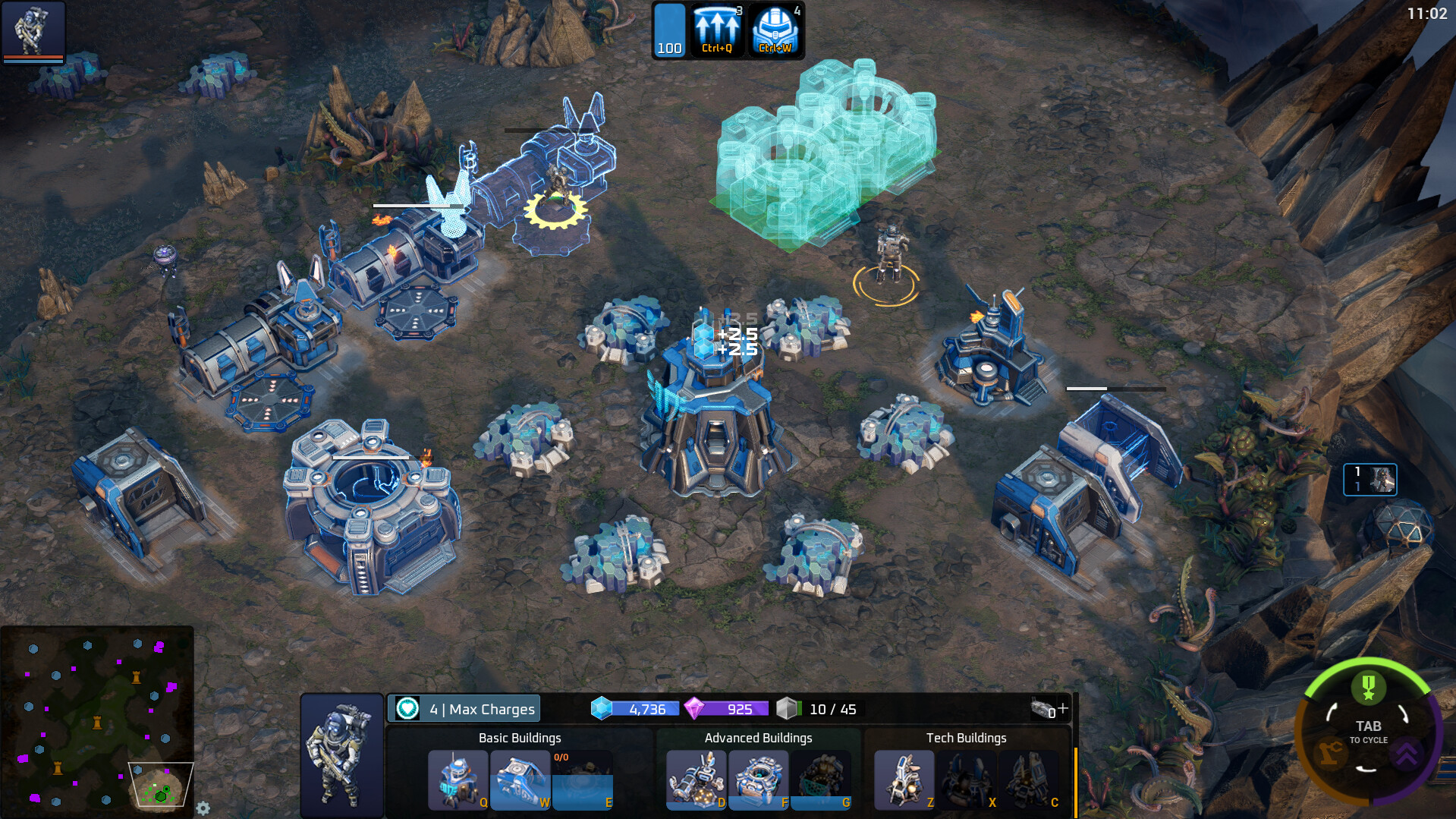Toggle the purple upgrade chevrons on the cycle wheel
Viewport: 1456px width, 819px height.
pos(1407,753)
